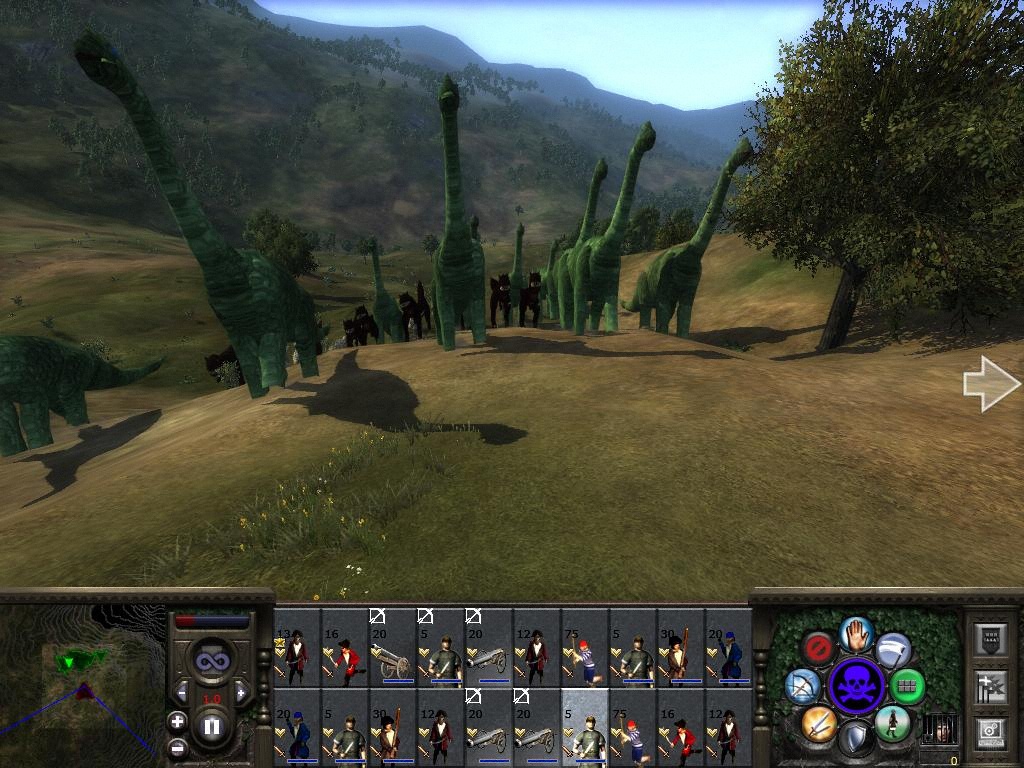Toggle guard mode with the shield icon
The image size is (1024, 768).
click(856, 738)
